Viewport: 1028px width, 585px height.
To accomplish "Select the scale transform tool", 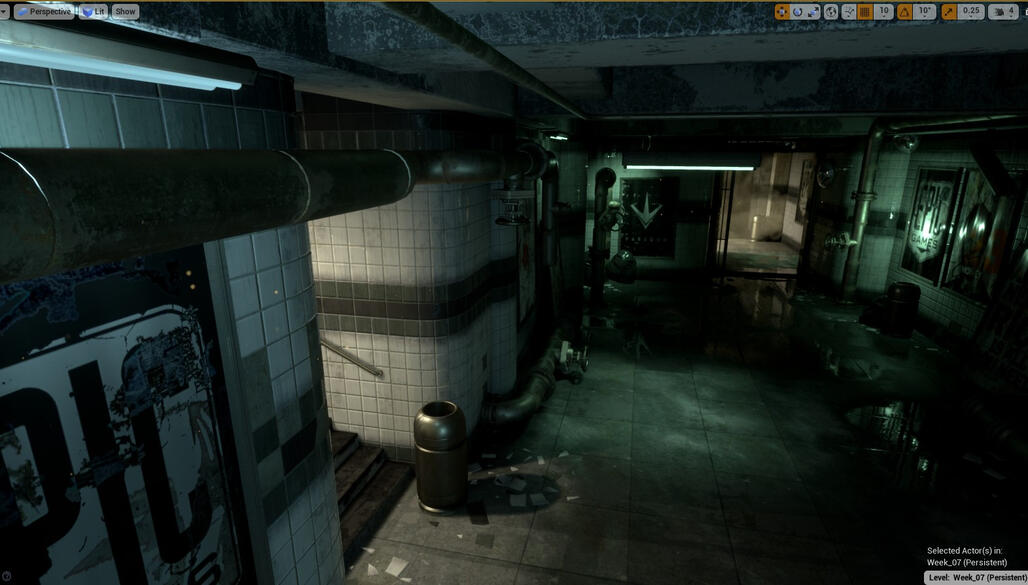I will 813,12.
